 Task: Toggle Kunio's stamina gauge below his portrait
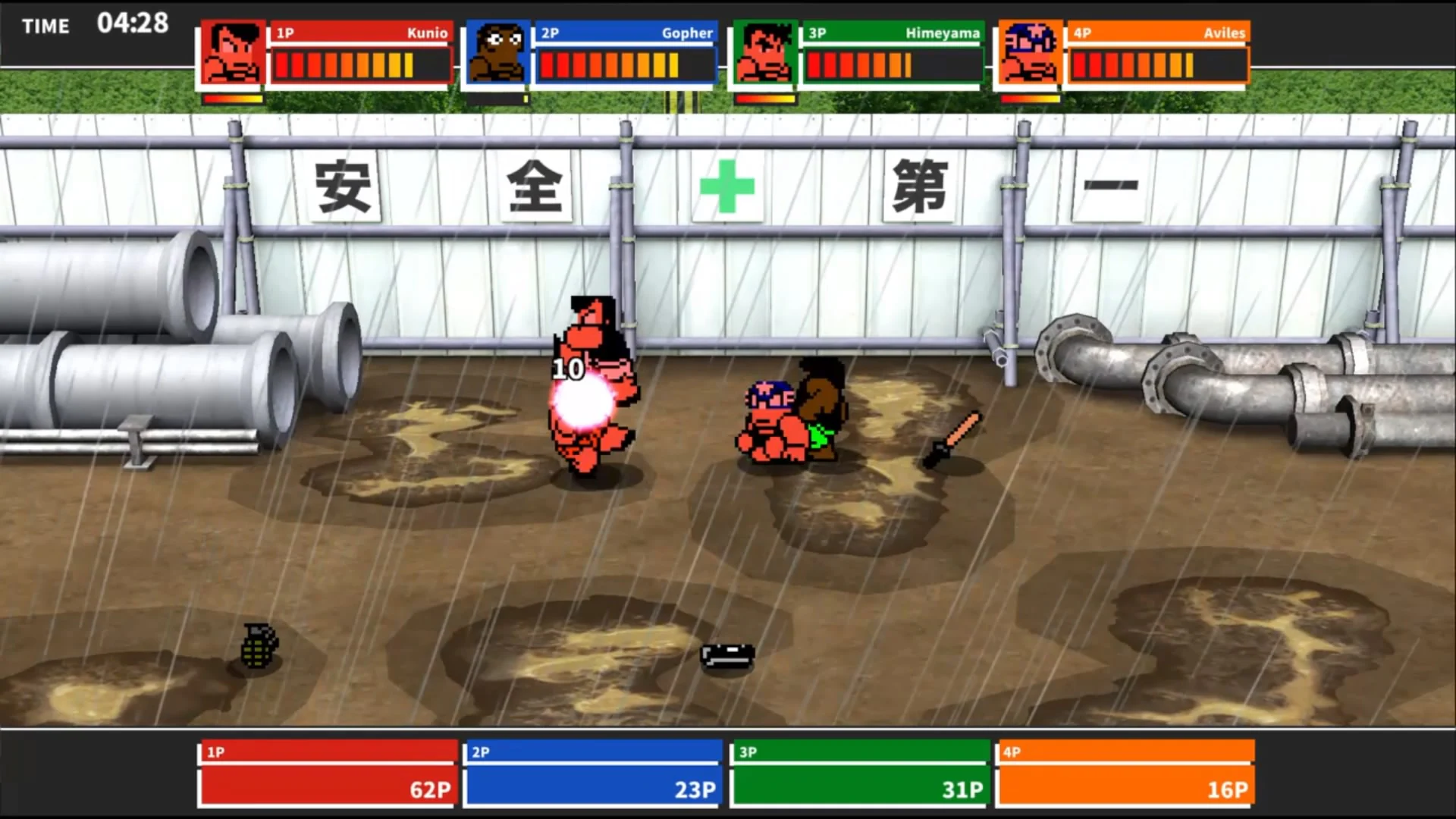click(x=232, y=97)
